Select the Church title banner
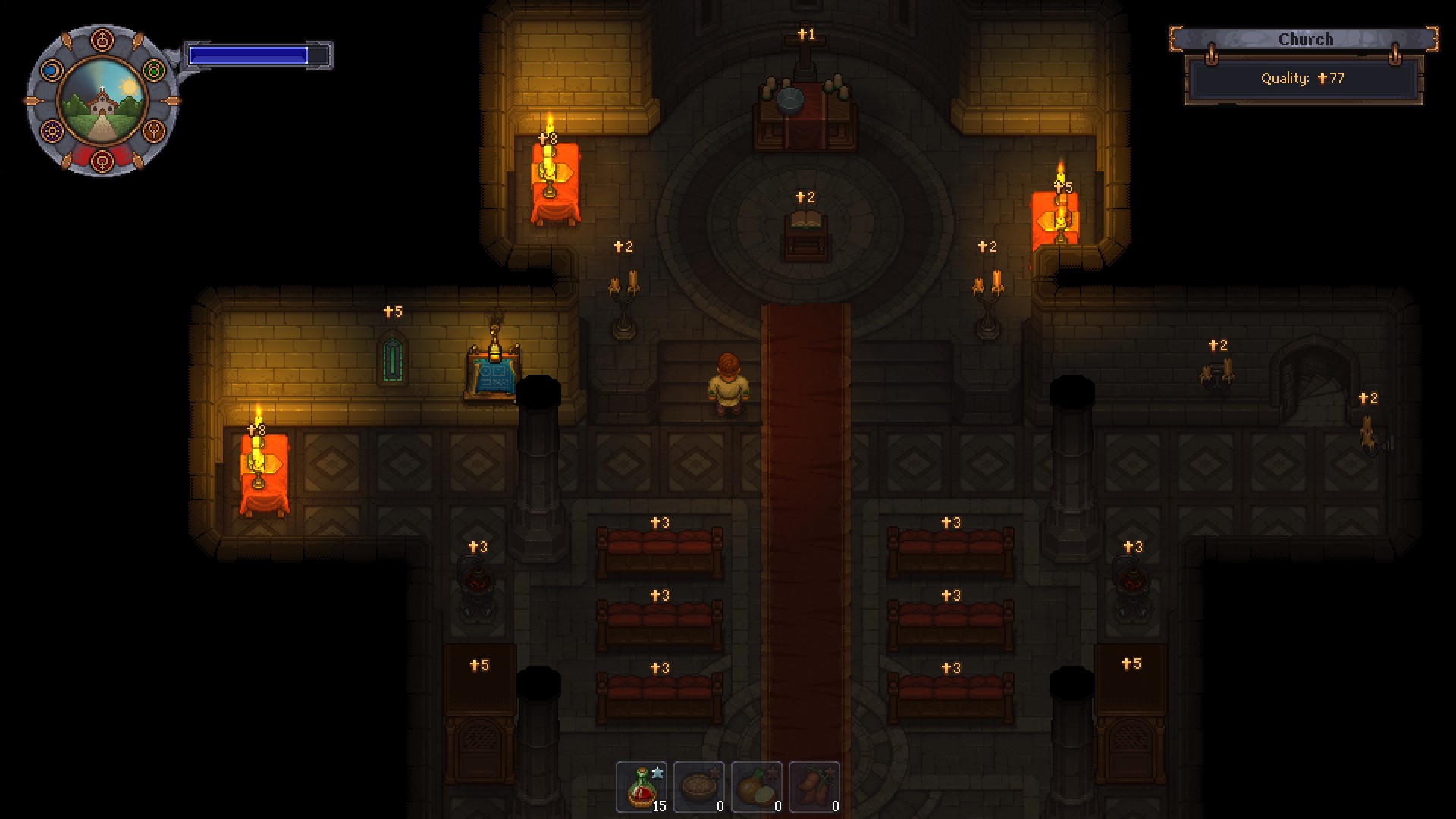 pyautogui.click(x=1307, y=39)
